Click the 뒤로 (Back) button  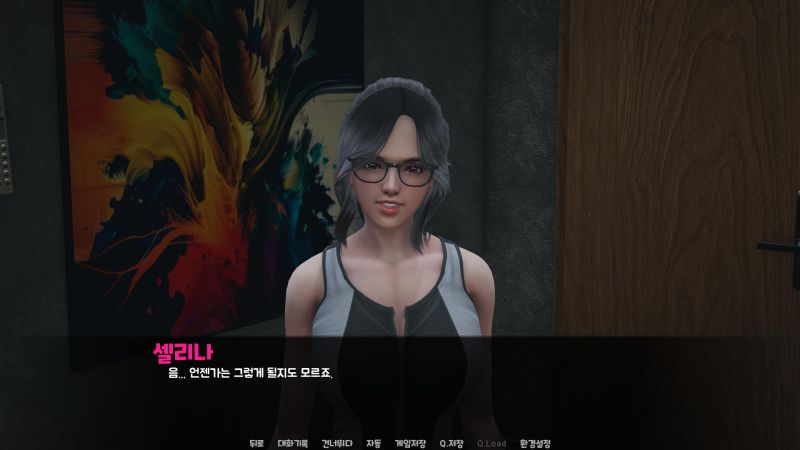pos(256,443)
